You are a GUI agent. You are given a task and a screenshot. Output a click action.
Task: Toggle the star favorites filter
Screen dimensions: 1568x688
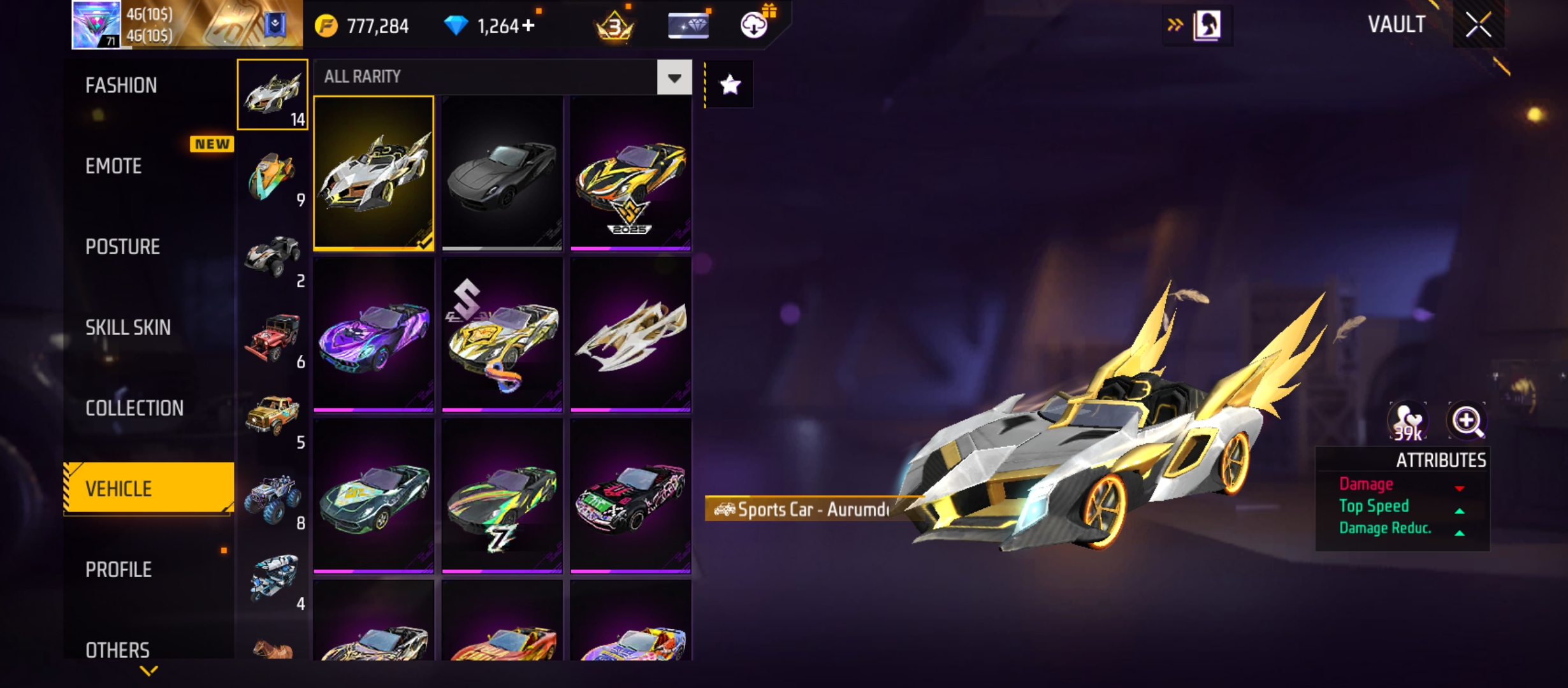tap(730, 85)
